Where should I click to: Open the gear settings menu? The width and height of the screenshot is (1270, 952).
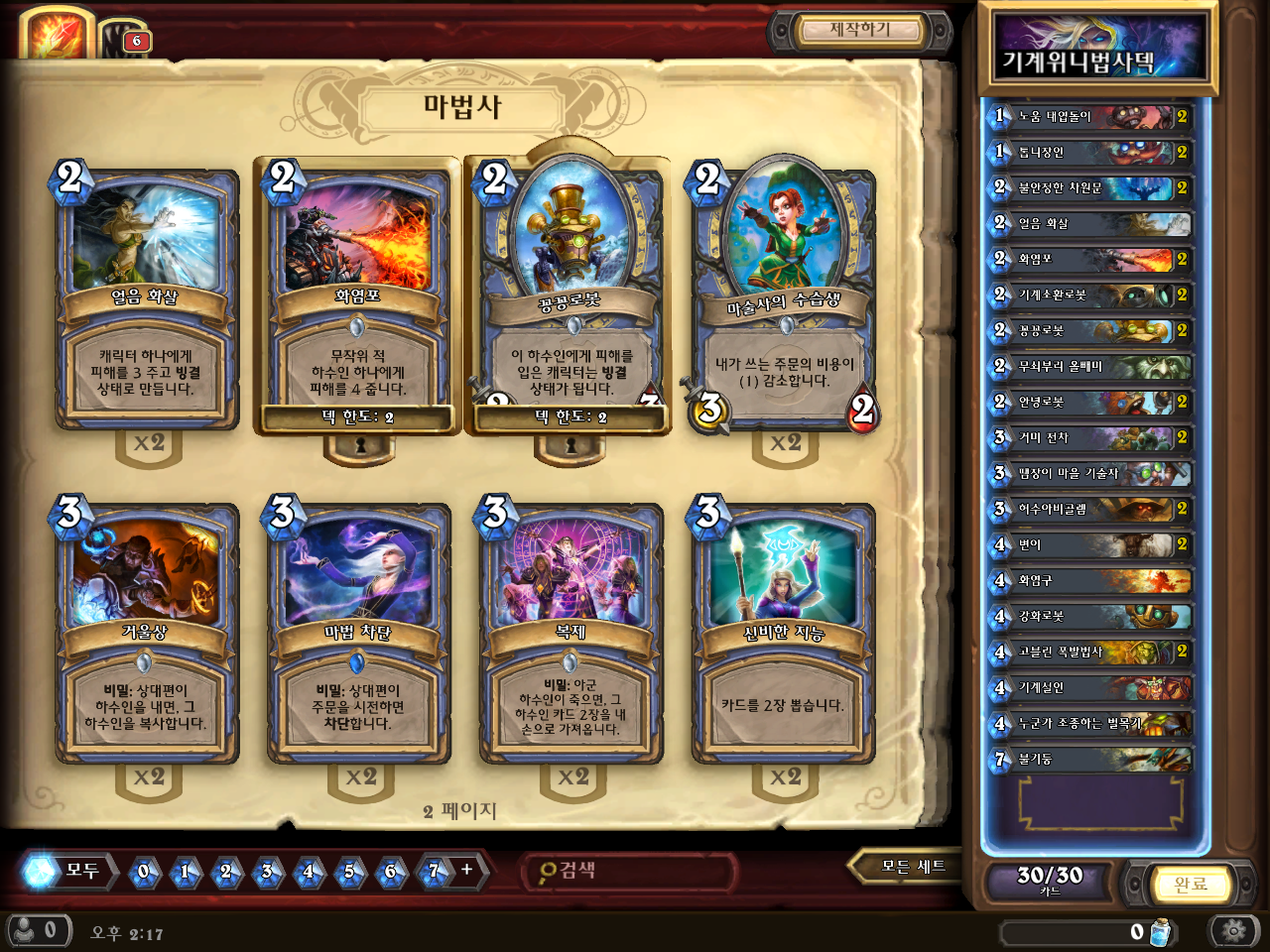[x=1234, y=931]
